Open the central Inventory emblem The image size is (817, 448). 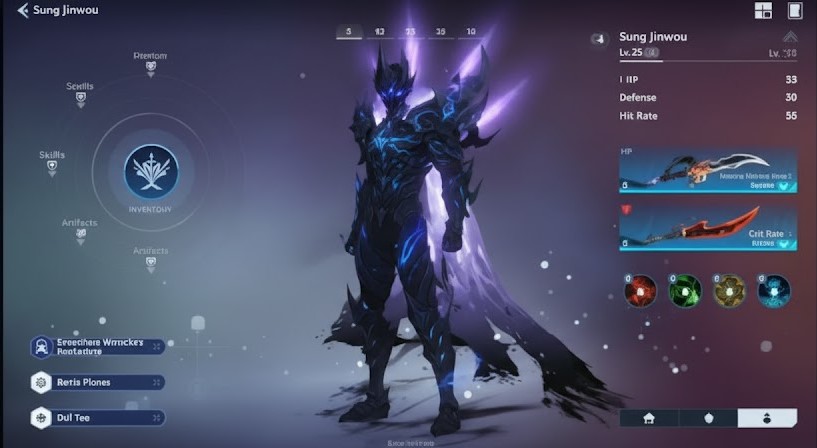151,169
